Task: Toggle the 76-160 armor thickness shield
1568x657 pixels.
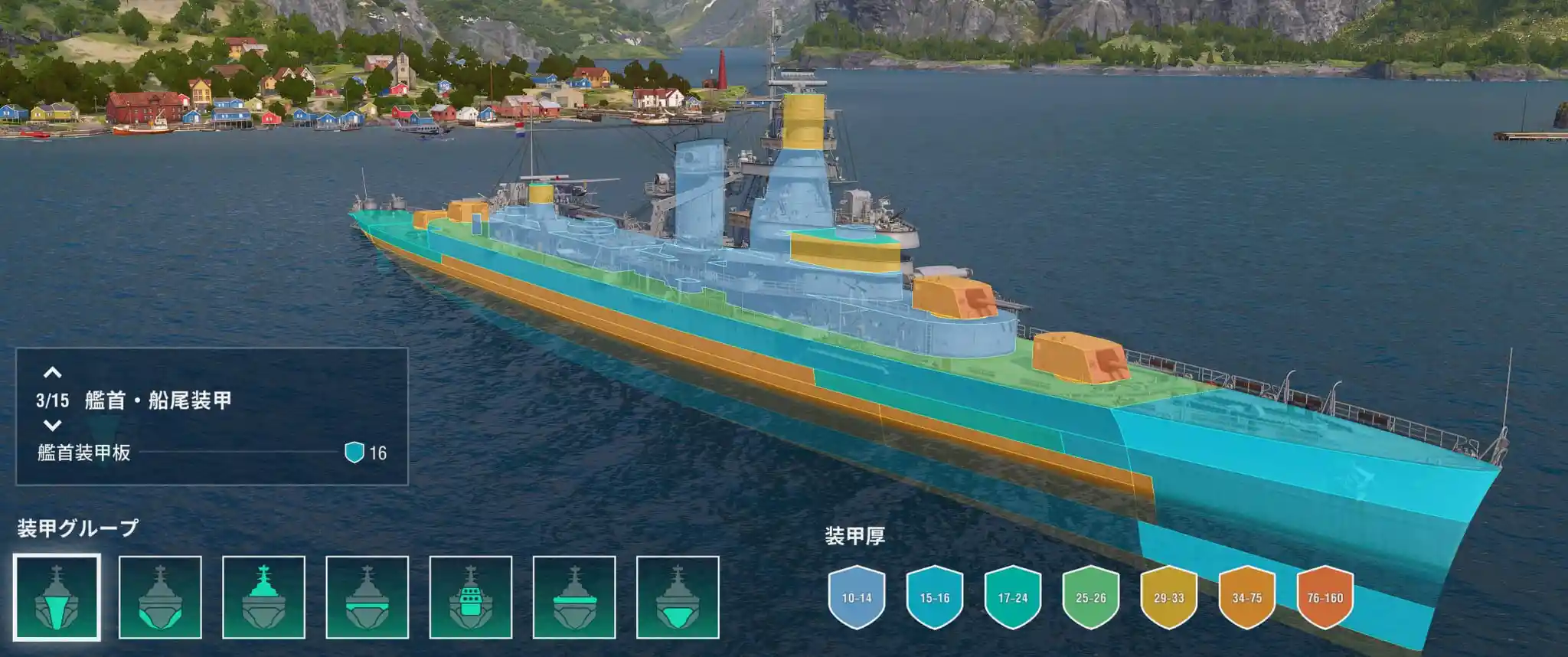Action: click(1325, 597)
